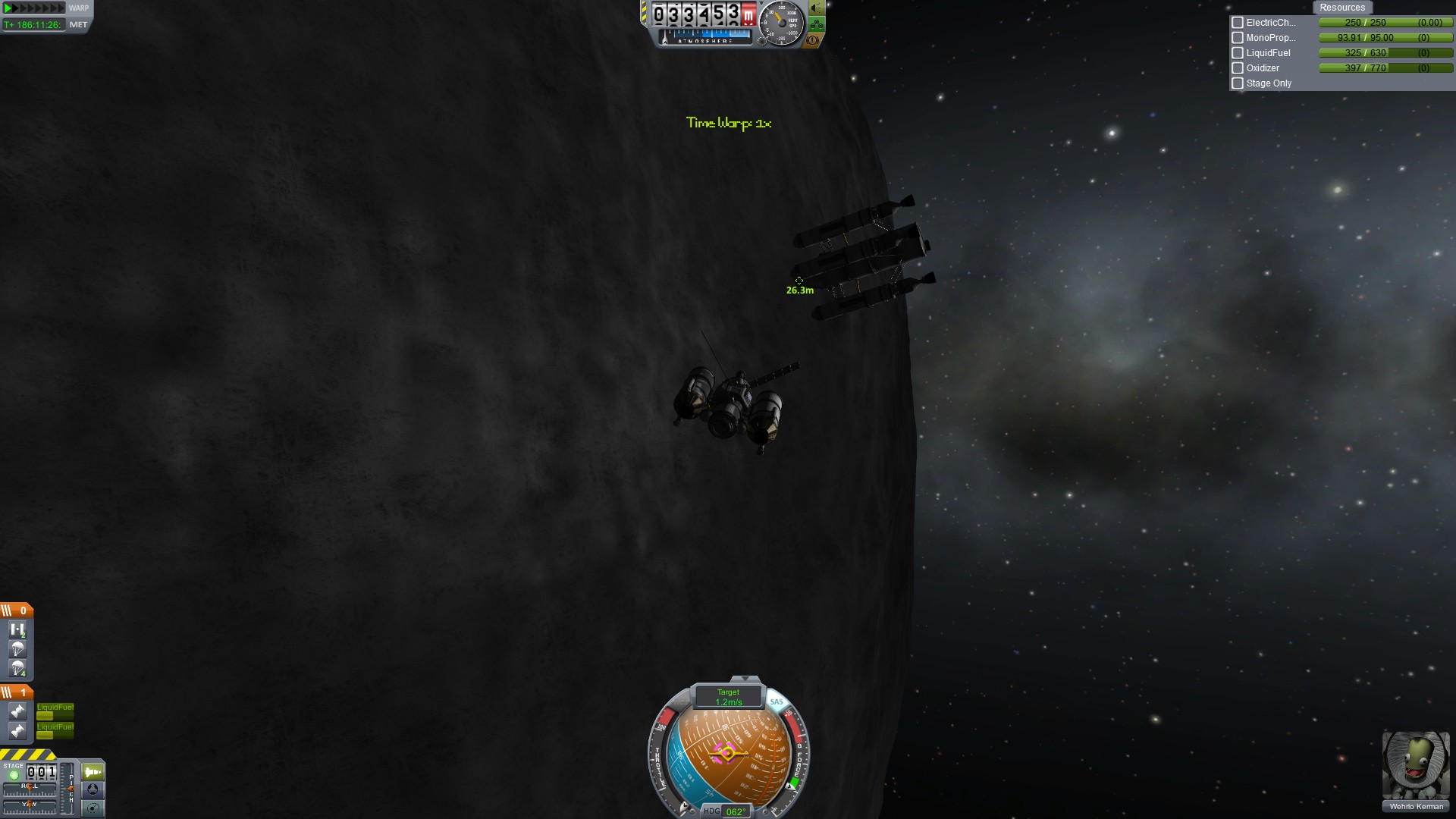Switch to docking mode button
Viewport: 1456px width, 819px height.
93,789
